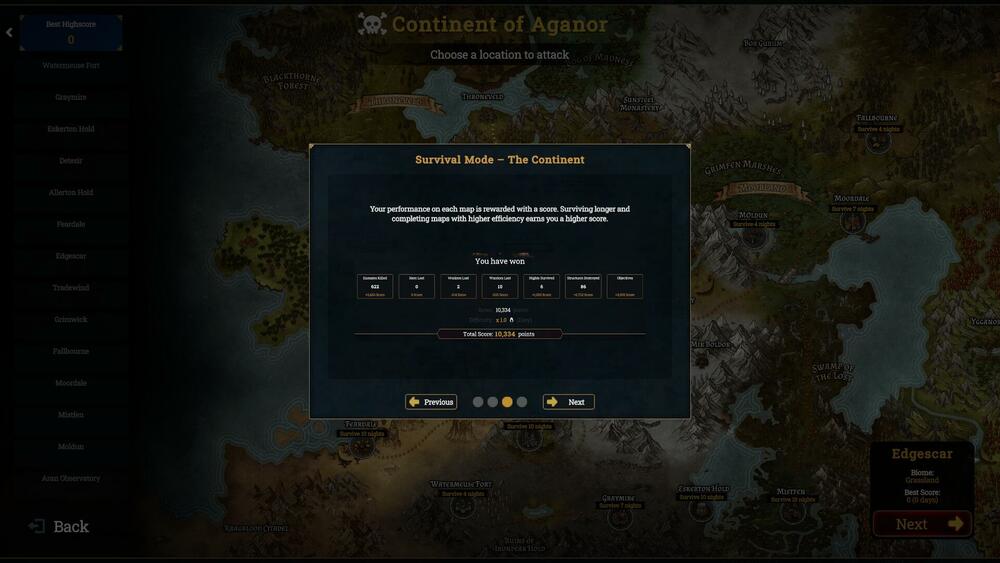The width and height of the screenshot is (1000, 563).
Task: Select the Edgescar list entry
Action: (71, 256)
